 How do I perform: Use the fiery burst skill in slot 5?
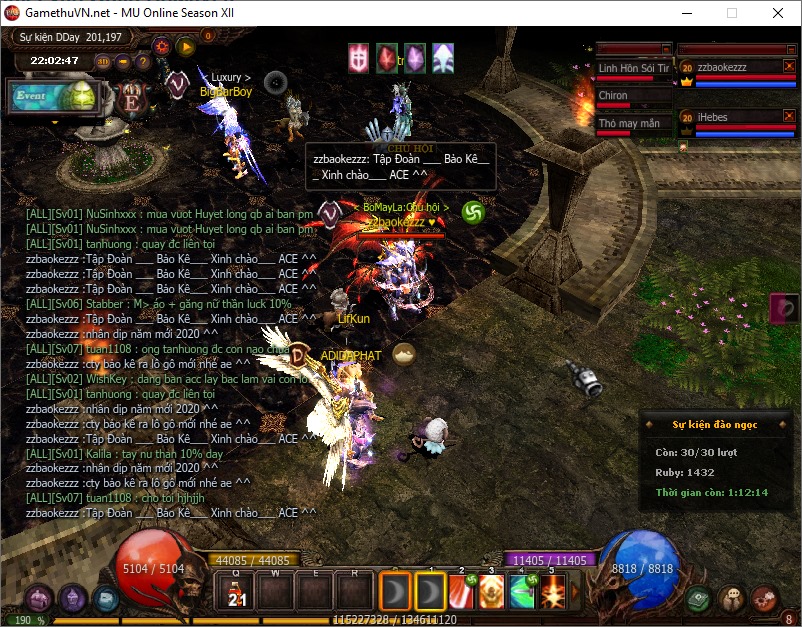point(552,591)
